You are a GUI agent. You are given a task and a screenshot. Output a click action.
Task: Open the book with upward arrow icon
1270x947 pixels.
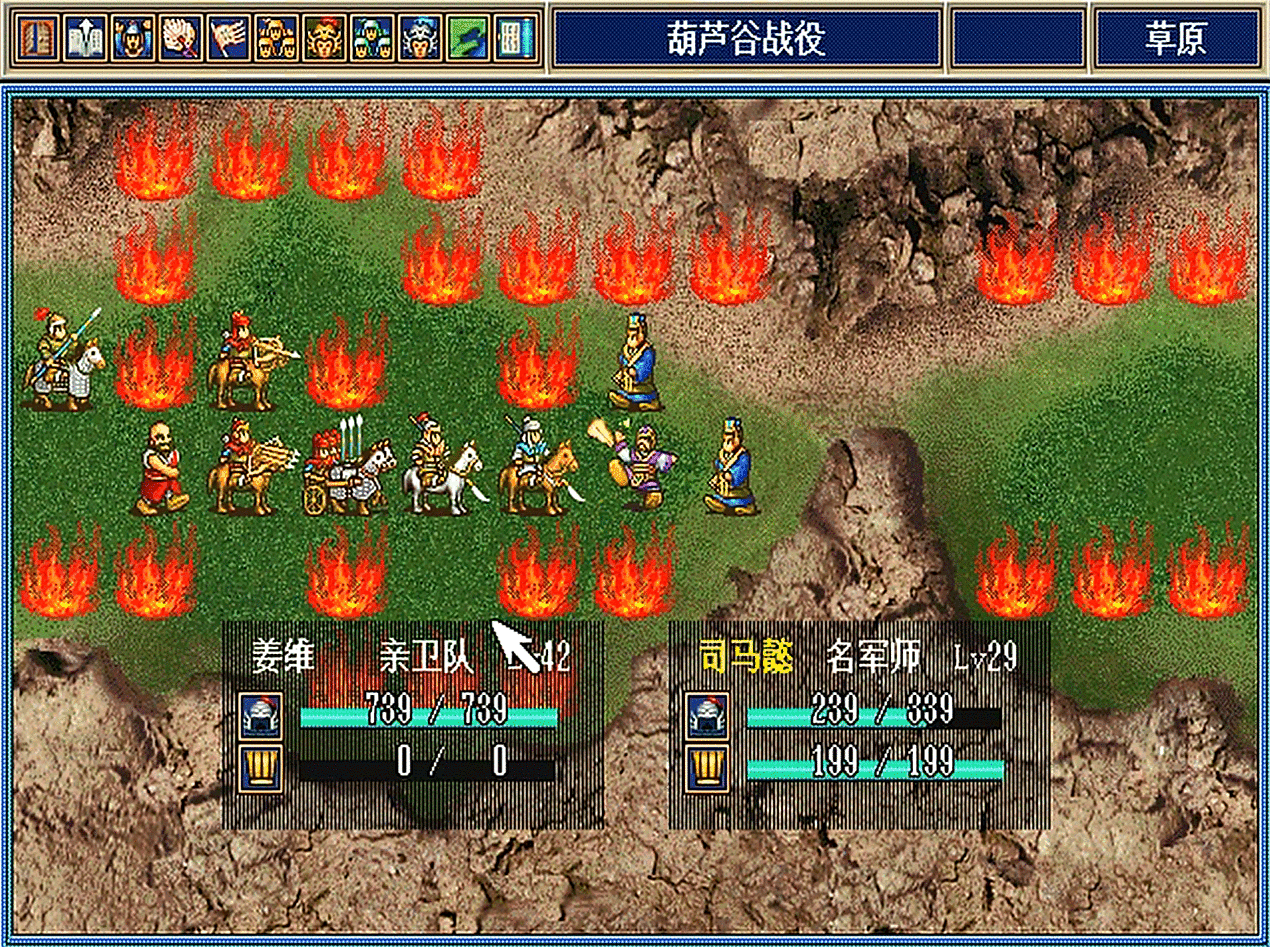[85, 38]
